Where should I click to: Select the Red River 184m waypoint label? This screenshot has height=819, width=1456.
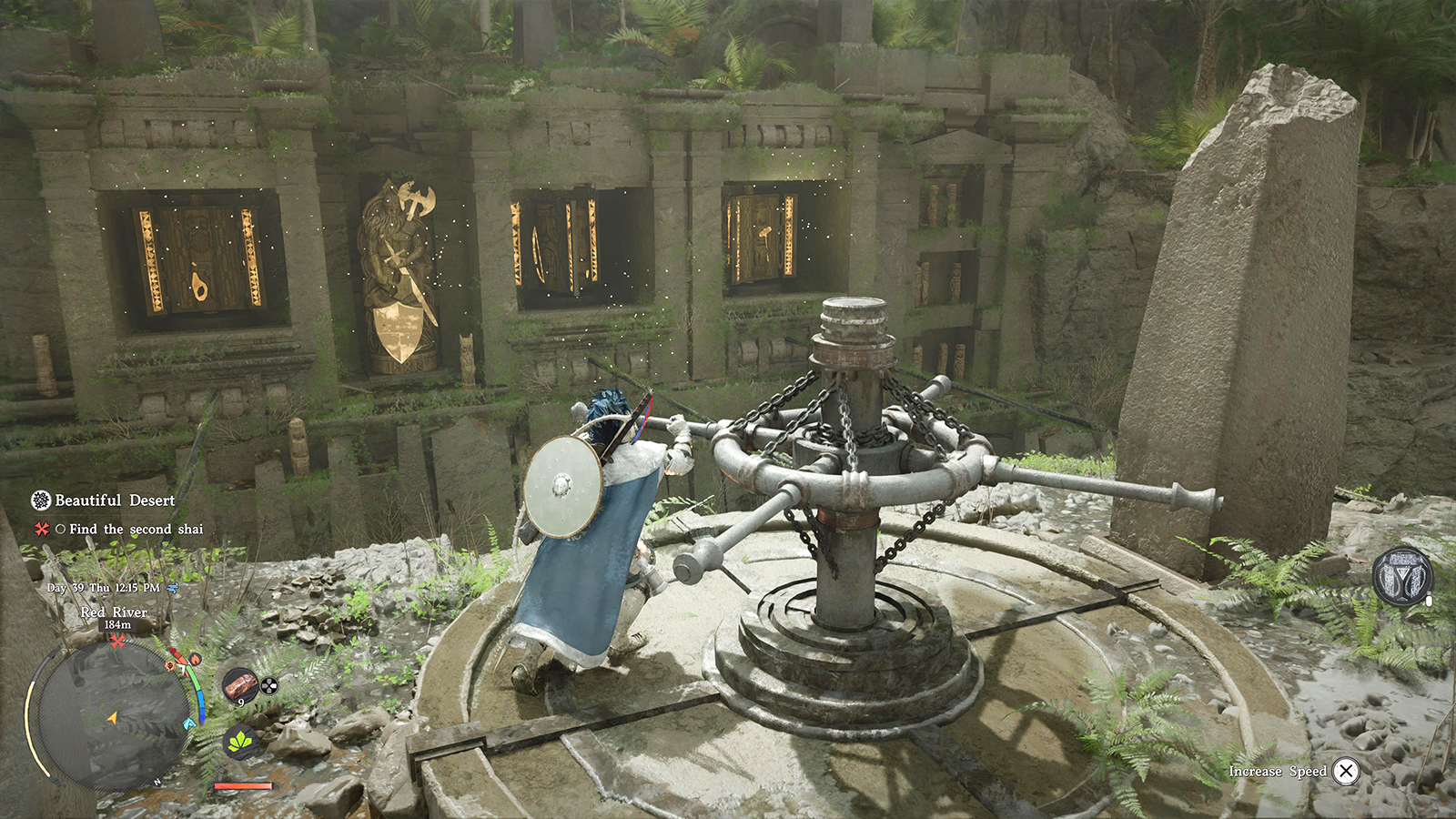click(x=116, y=626)
